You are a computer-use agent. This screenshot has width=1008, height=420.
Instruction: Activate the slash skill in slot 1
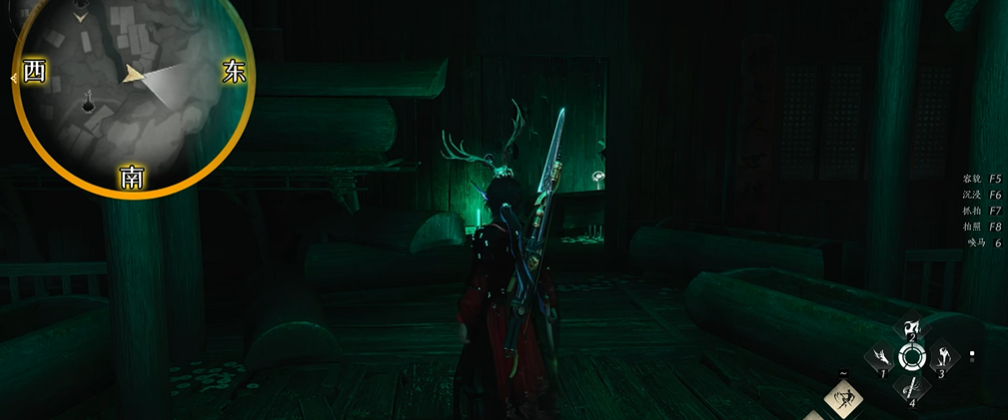[x=882, y=357]
